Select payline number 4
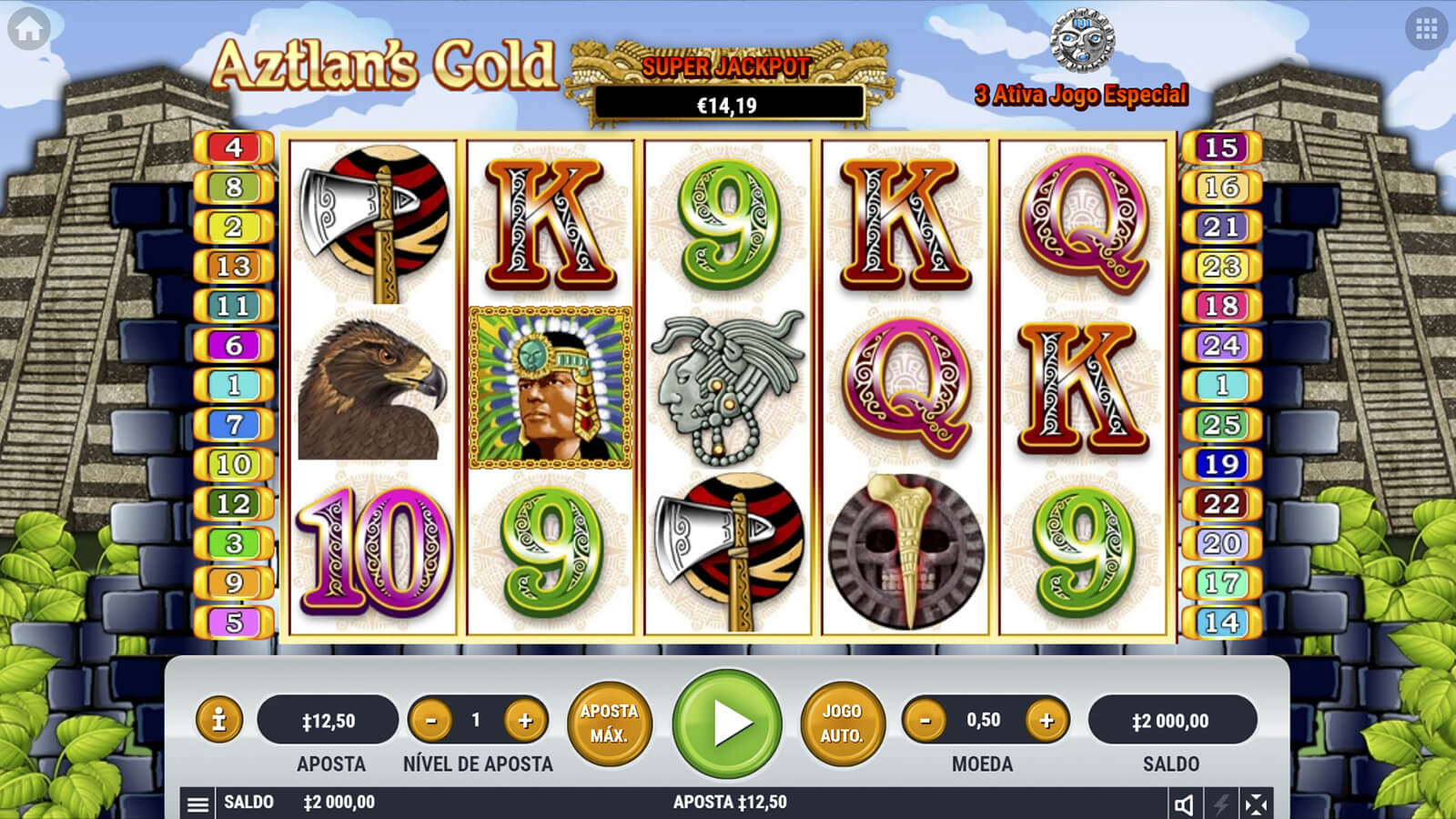The width and height of the screenshot is (1456, 819). (x=234, y=147)
